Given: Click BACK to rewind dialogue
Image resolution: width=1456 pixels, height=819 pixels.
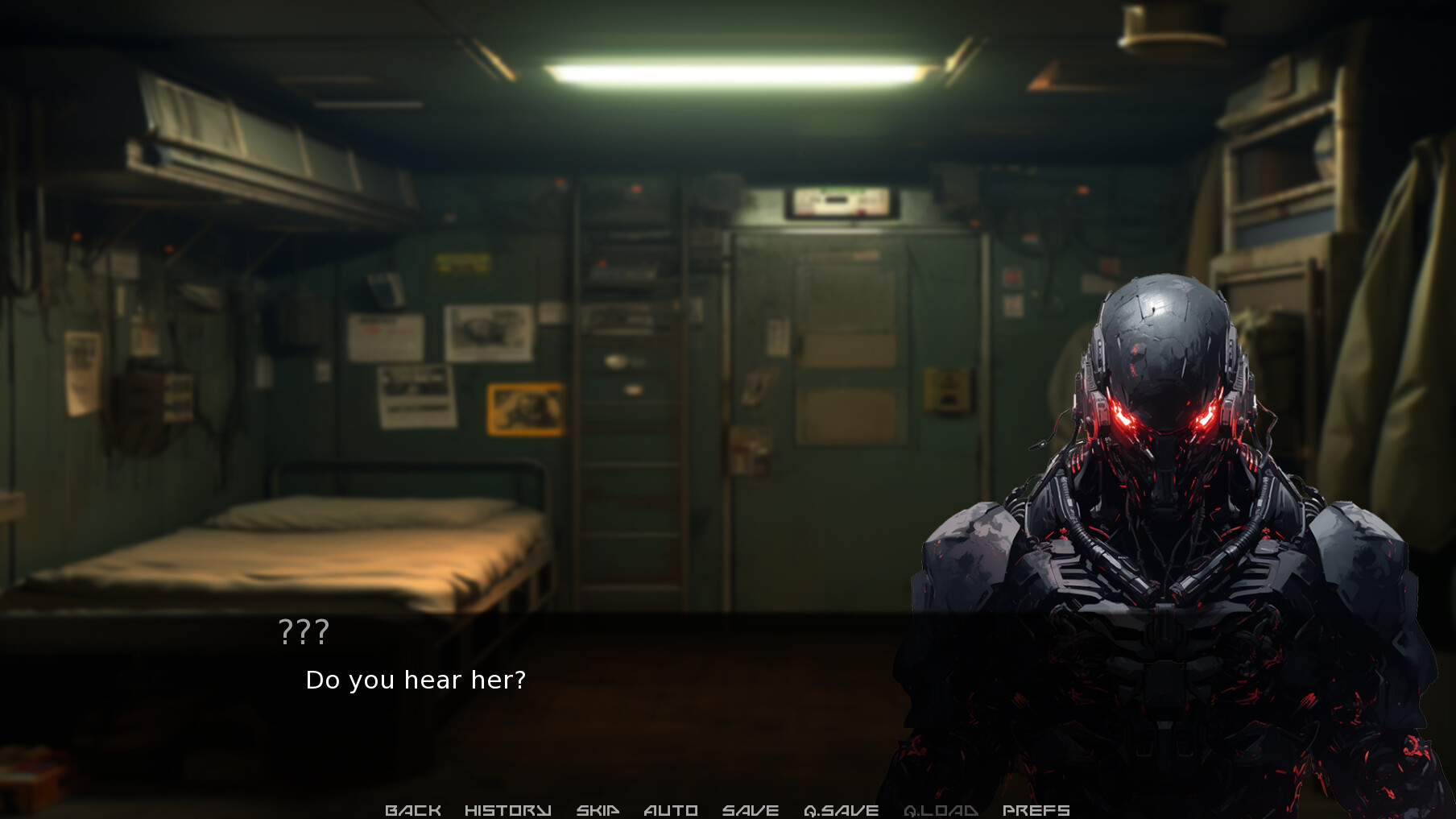Looking at the screenshot, I should [x=414, y=809].
